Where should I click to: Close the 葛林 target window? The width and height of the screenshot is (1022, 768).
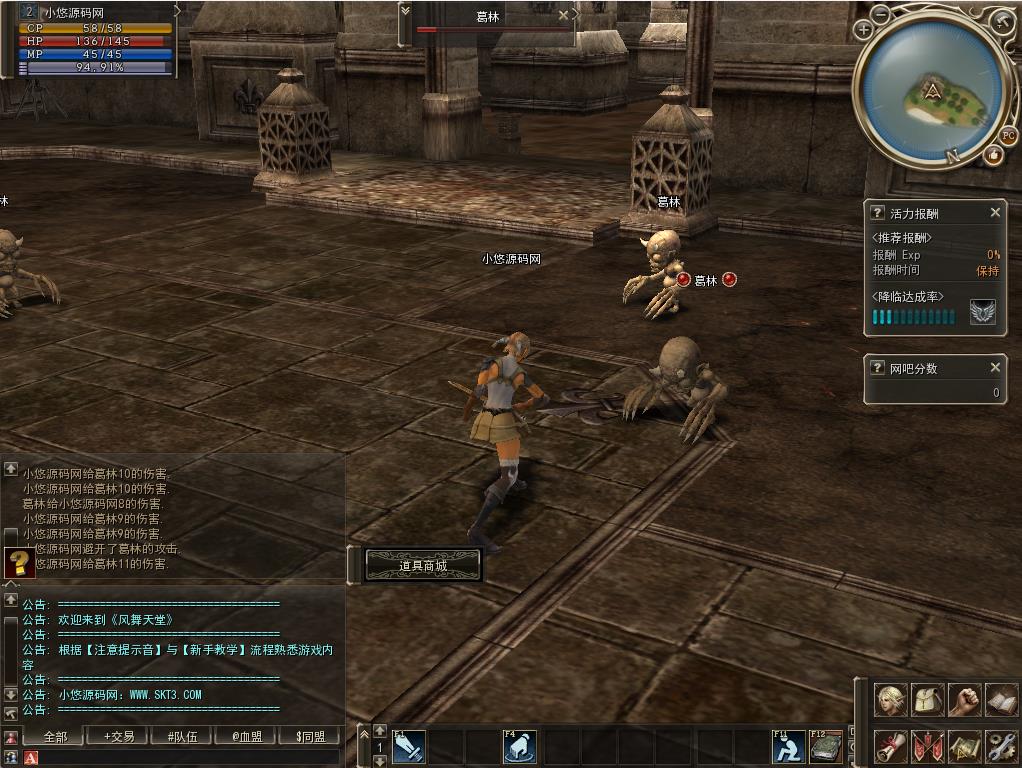tap(563, 16)
